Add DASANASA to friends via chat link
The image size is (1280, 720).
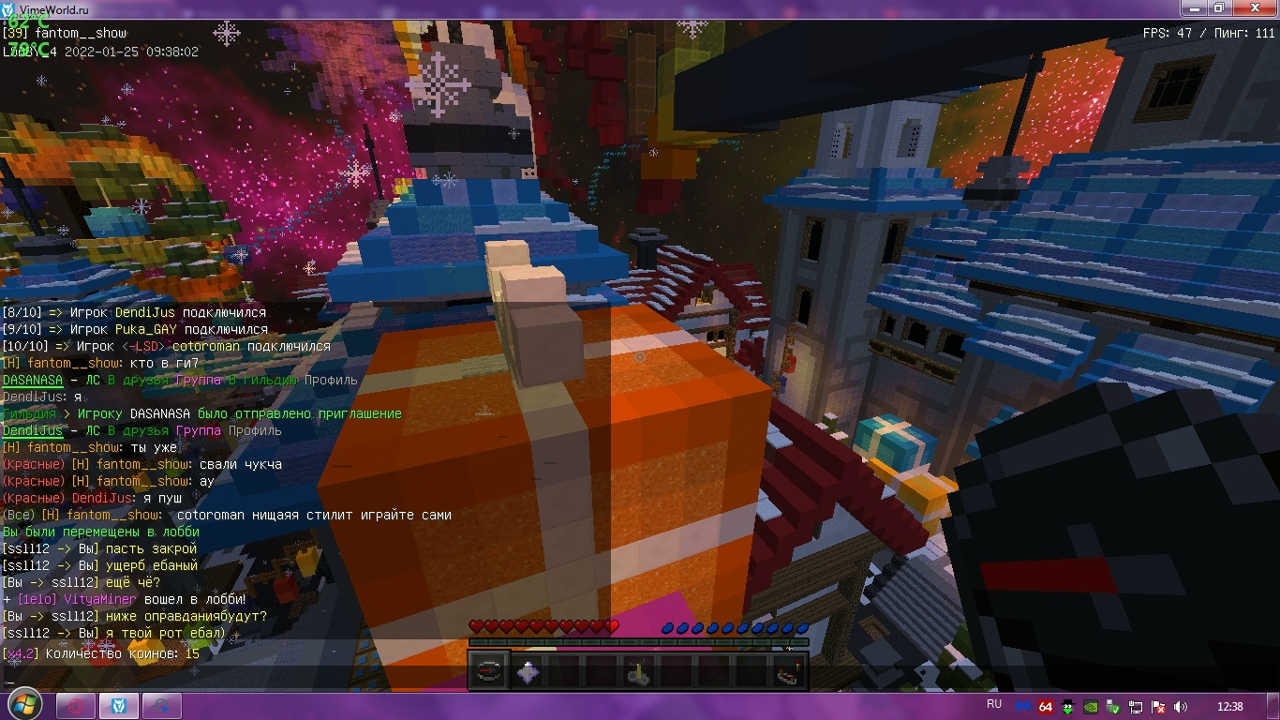(x=139, y=380)
